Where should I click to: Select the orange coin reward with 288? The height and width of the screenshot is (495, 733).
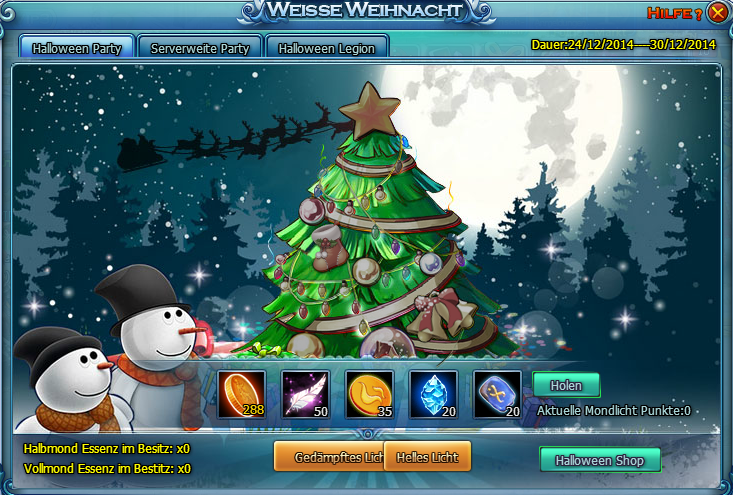tap(243, 394)
